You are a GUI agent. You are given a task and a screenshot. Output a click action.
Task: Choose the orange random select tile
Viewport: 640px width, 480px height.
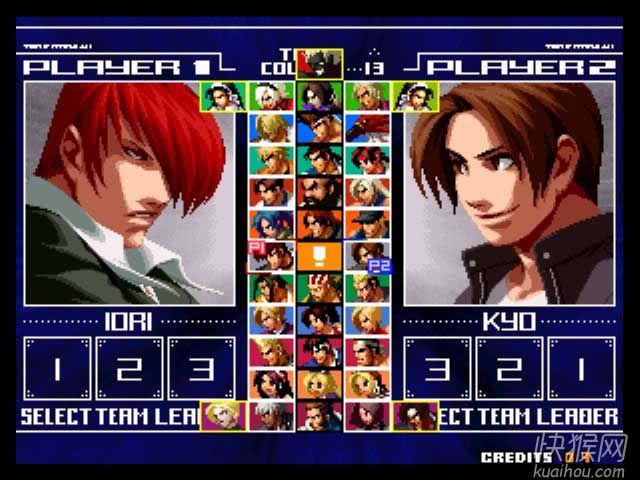click(x=319, y=256)
